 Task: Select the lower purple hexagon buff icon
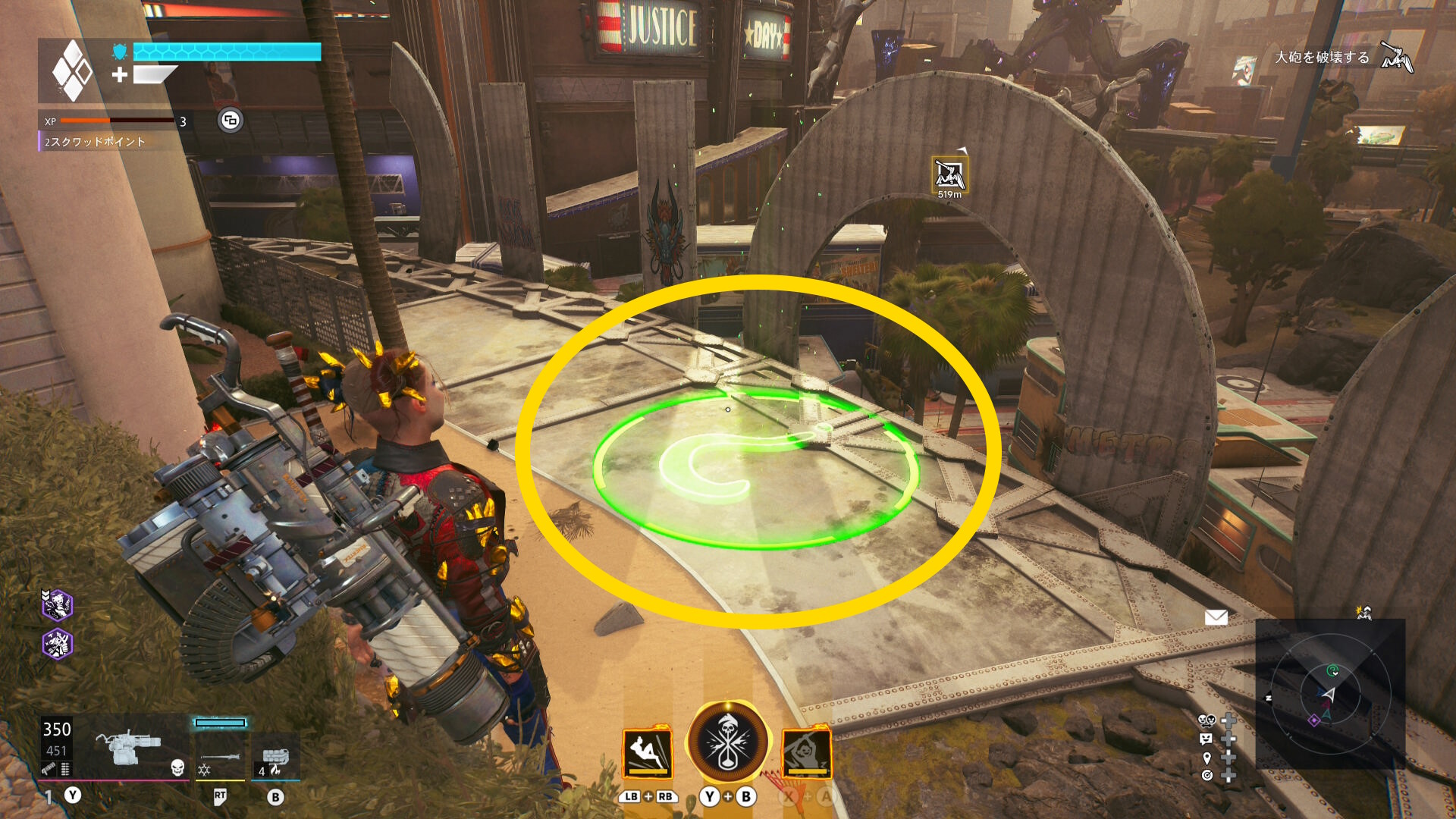[57, 645]
